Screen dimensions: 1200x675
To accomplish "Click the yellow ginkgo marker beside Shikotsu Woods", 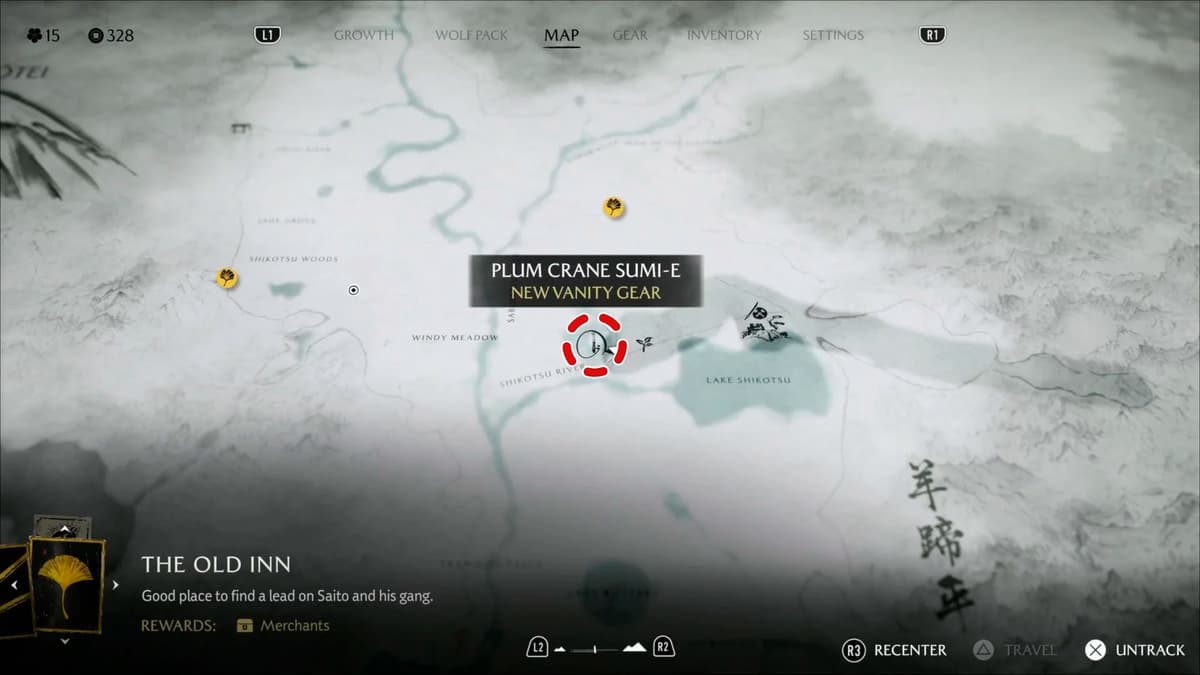I will (227, 278).
